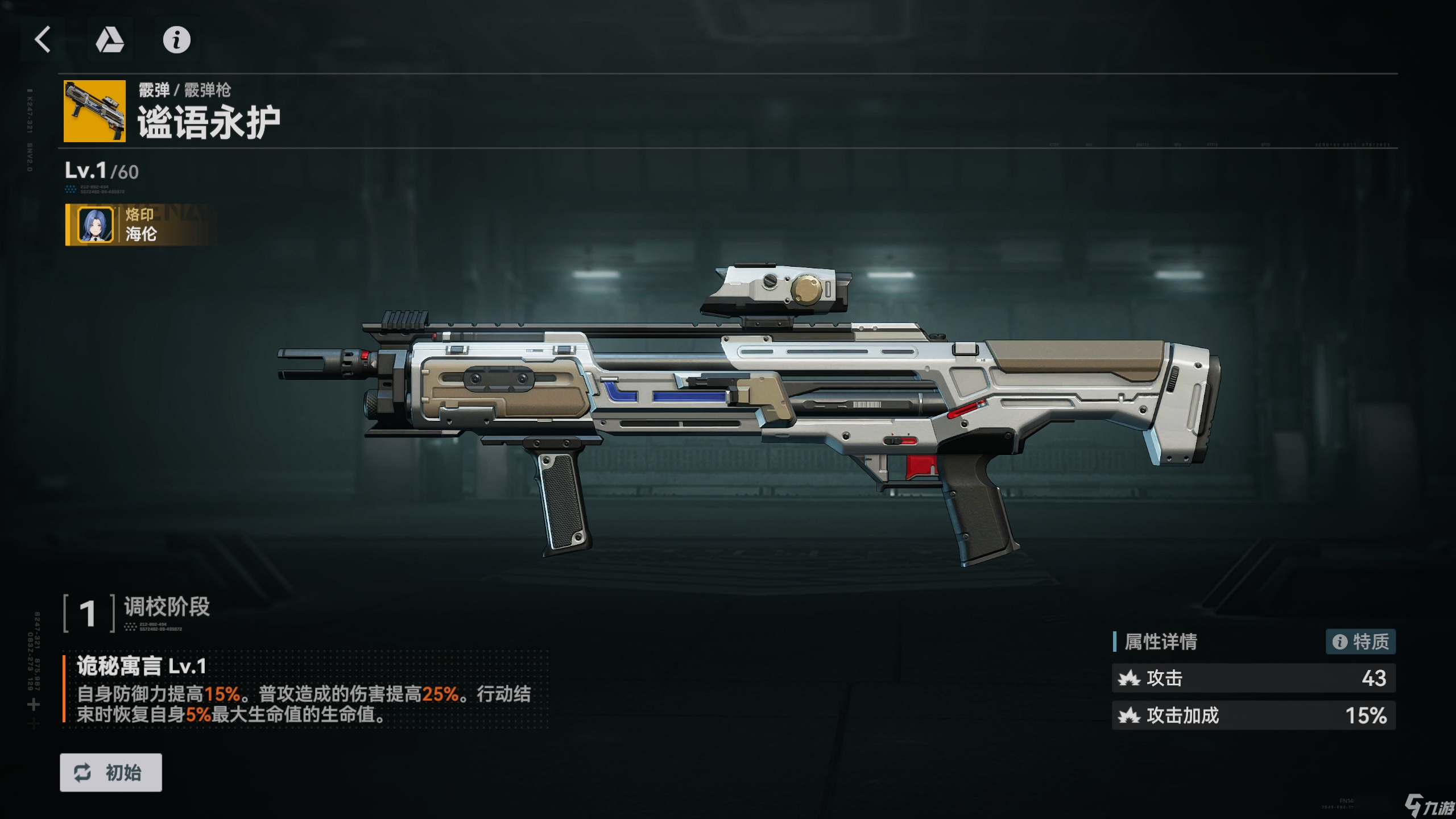1456x819 pixels.
Task: Toggle the 初始 switch button
Action: (x=111, y=772)
